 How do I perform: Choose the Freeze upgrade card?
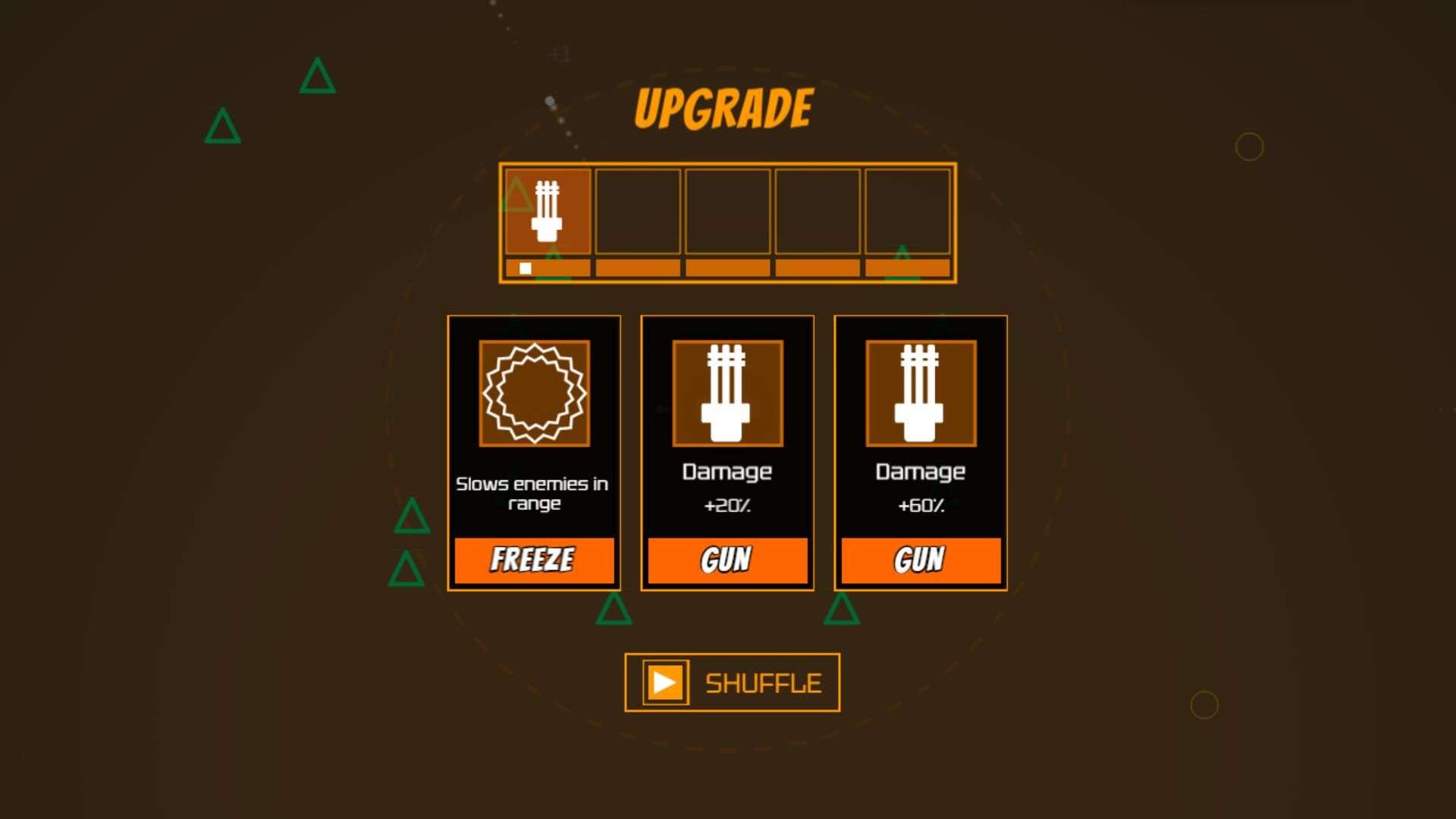[534, 453]
